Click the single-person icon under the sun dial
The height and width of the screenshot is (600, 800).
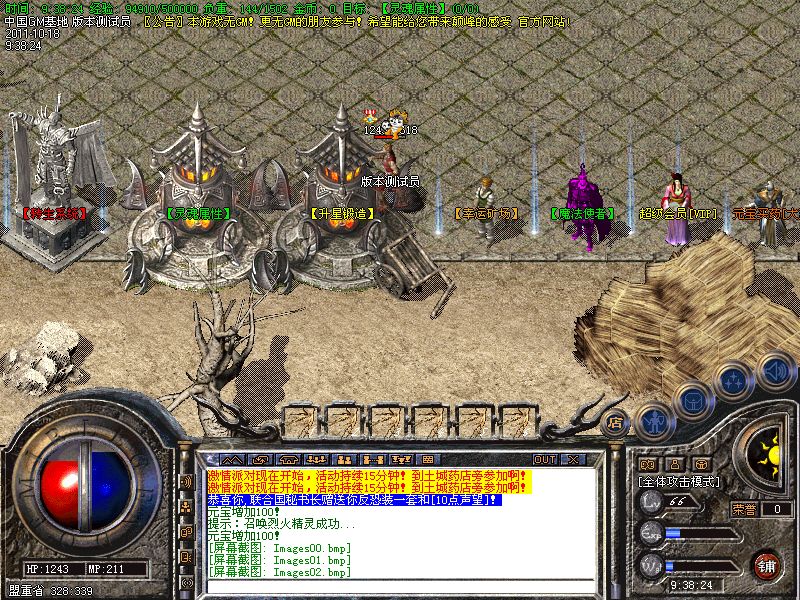pos(674,464)
